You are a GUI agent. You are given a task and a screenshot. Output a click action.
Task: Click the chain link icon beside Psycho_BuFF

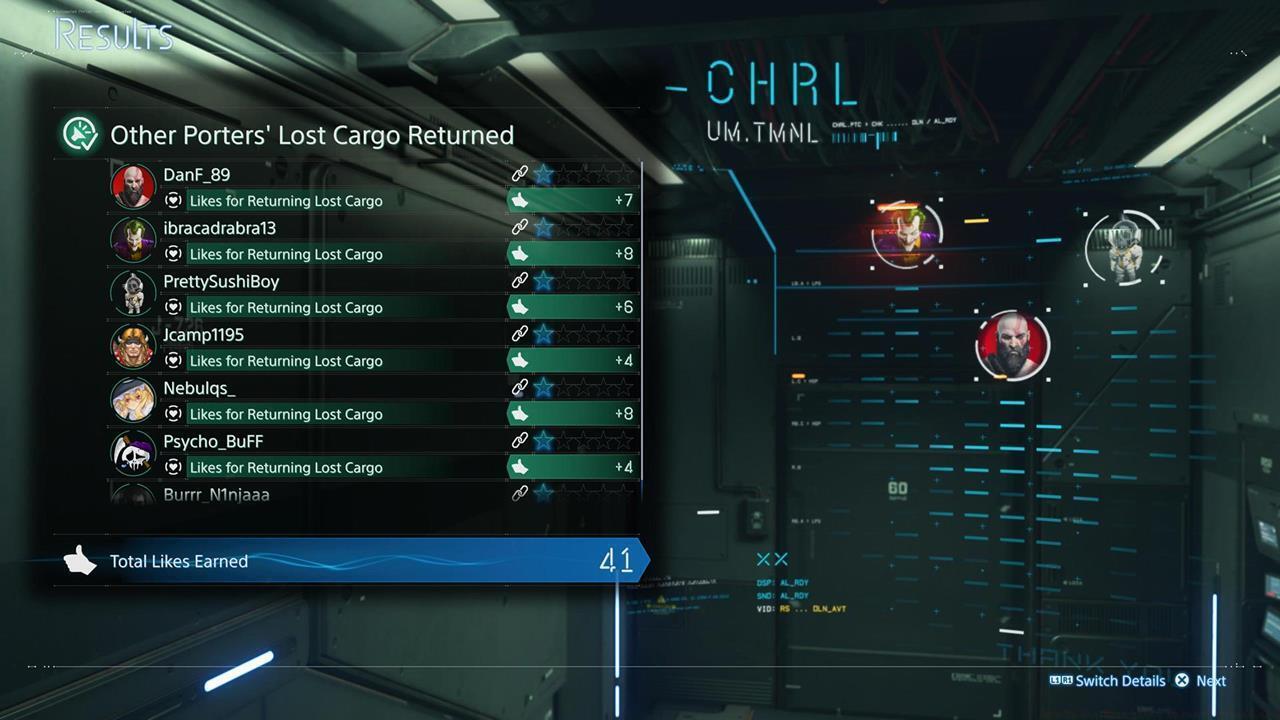[x=520, y=438]
